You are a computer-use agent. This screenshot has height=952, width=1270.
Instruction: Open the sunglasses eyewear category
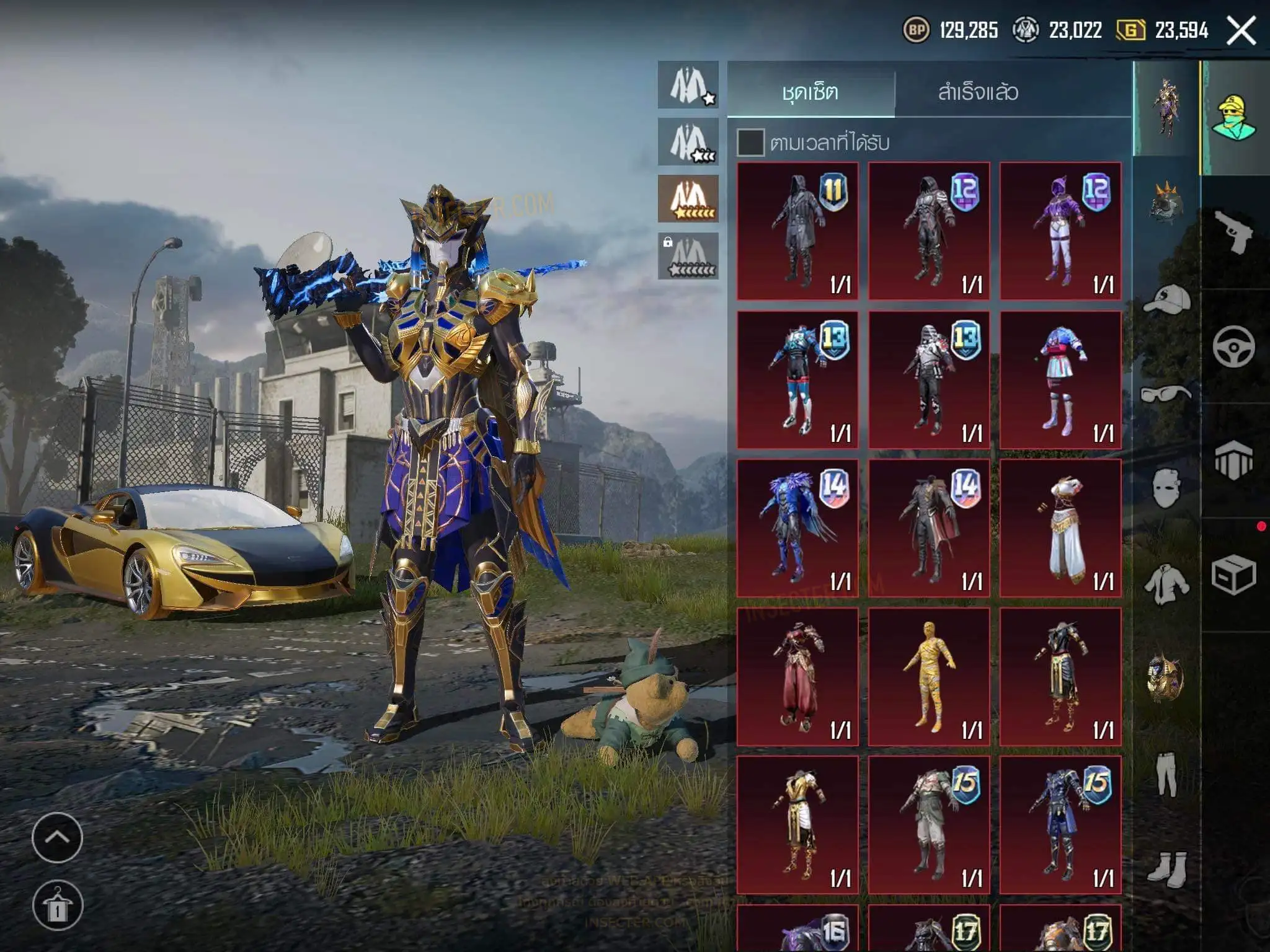(x=1166, y=394)
